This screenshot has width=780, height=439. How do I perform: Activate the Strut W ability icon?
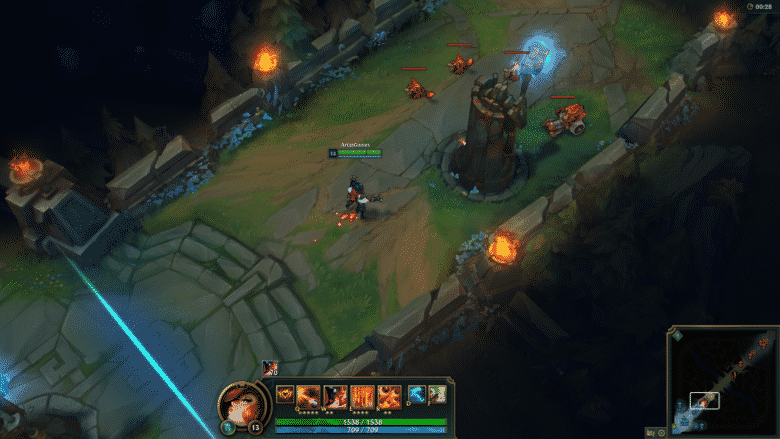pos(335,396)
